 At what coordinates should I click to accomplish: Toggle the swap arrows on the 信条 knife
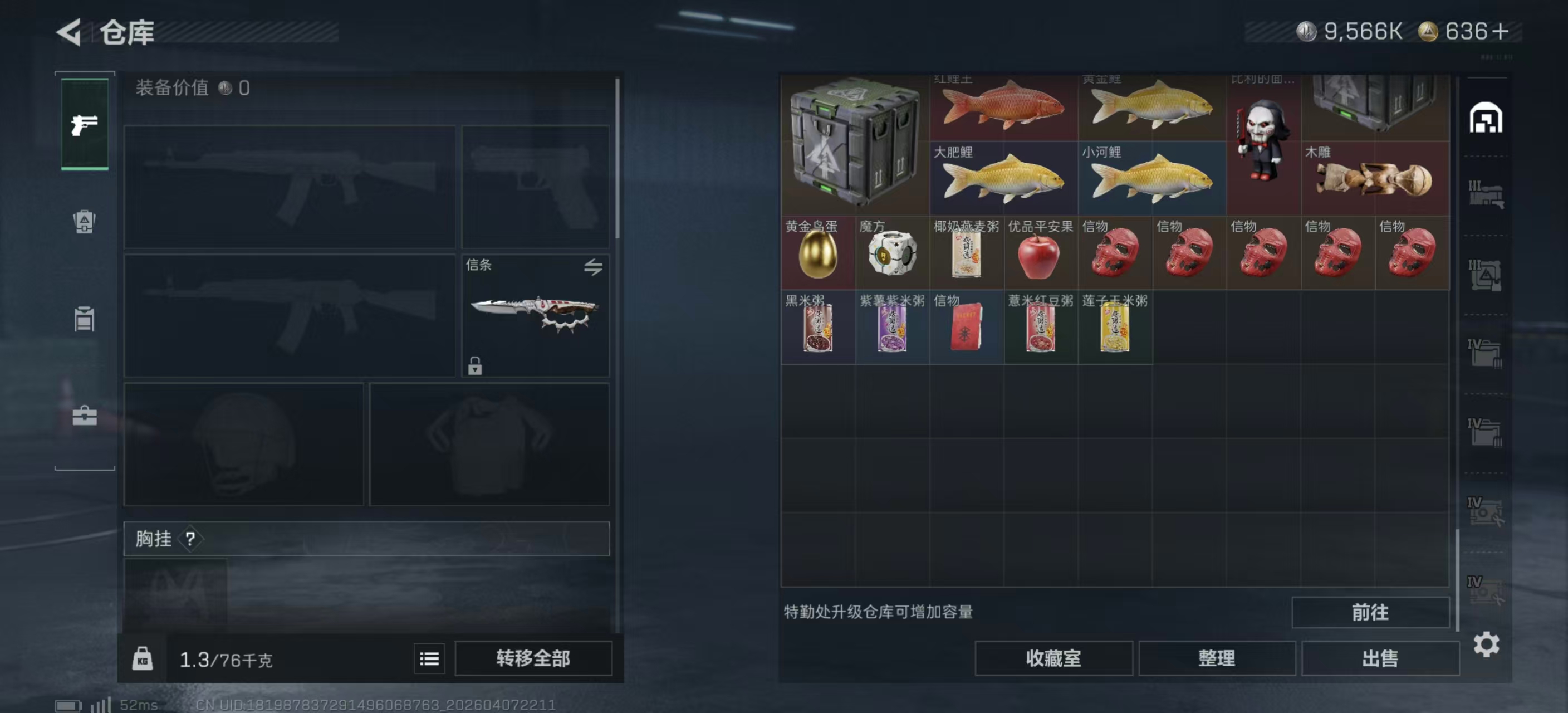pos(594,266)
